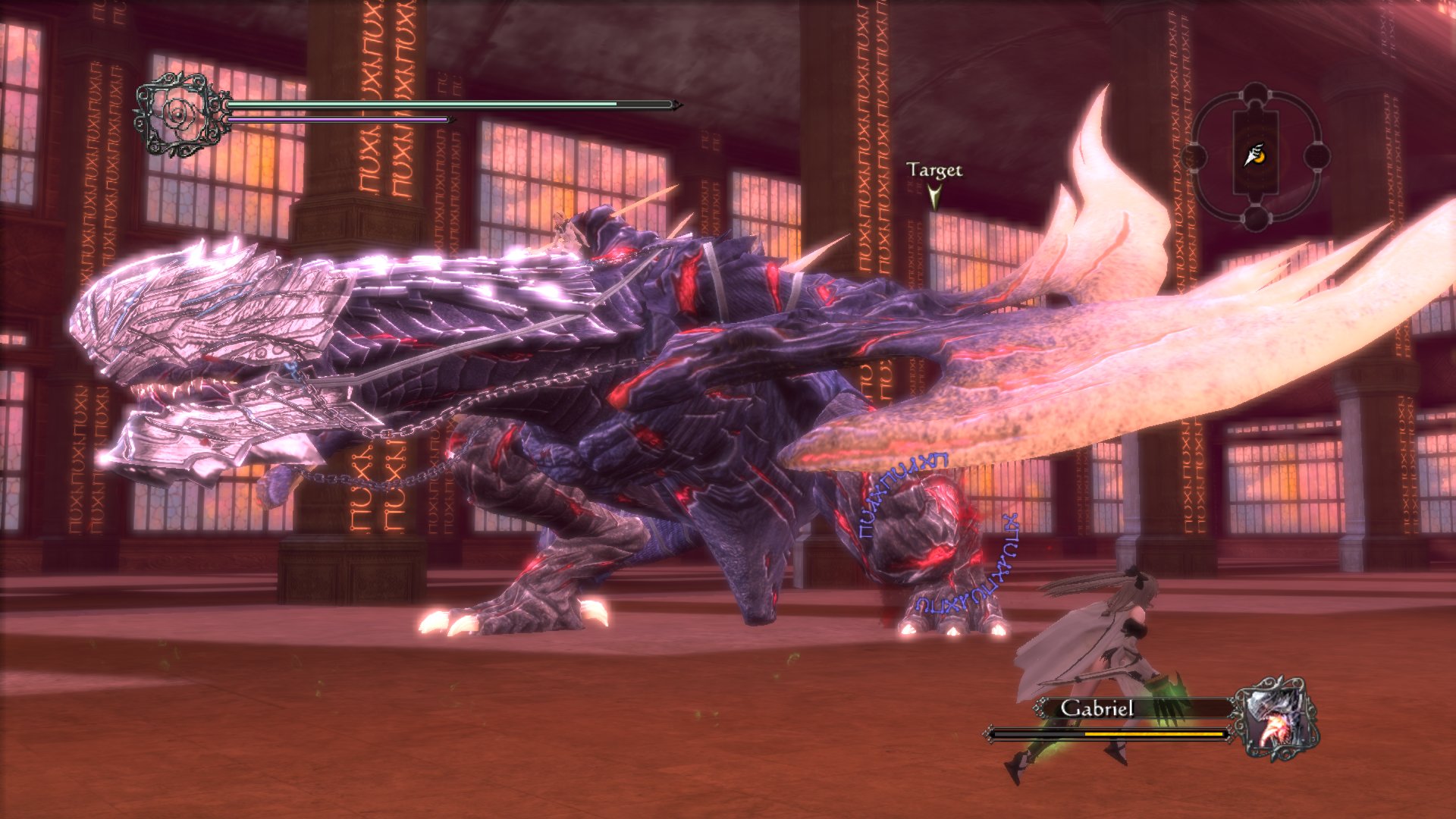Screen dimensions: 1456x819
Task: Select Gabriel's dragon portrait icon
Action: pos(1276,718)
